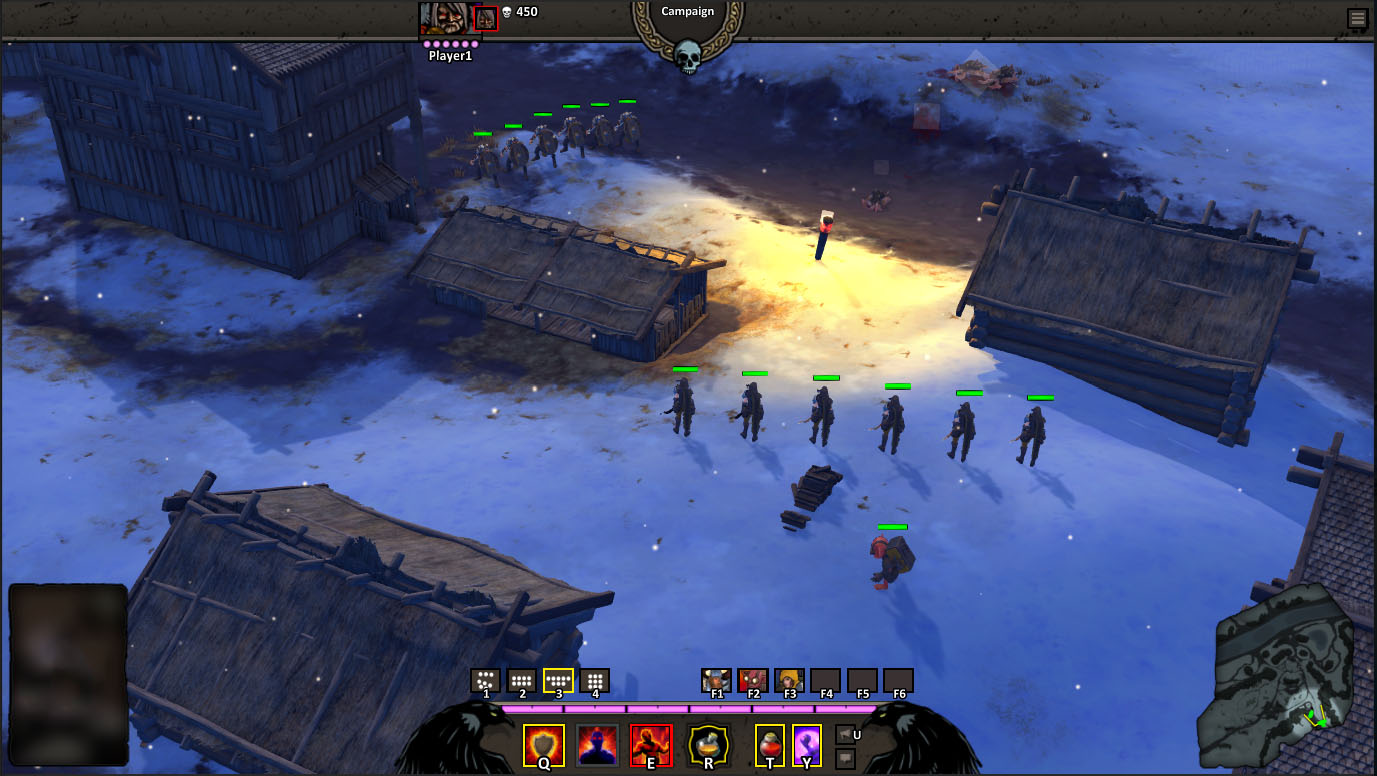The image size is (1377, 776).
Task: Select the F3 blonde hooded unit group
Action: pyautogui.click(x=789, y=680)
